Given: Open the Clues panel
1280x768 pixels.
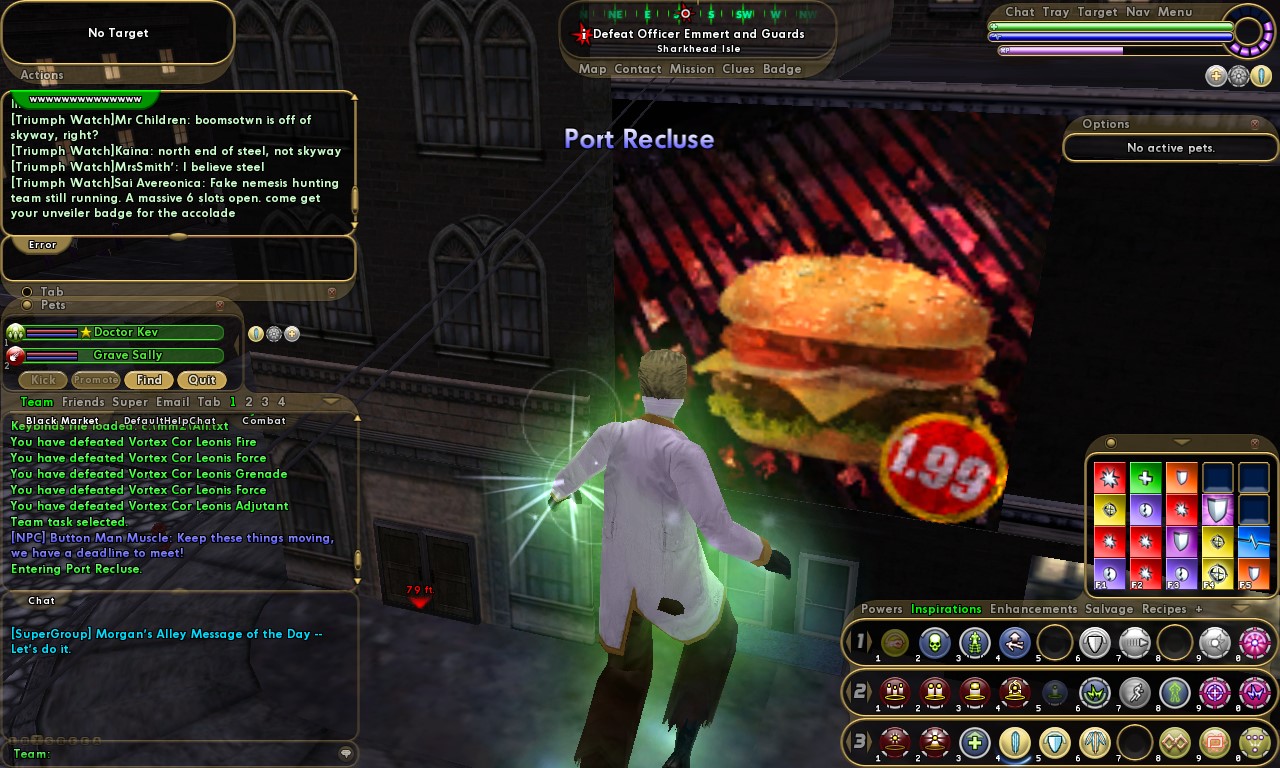Looking at the screenshot, I should coord(738,69).
